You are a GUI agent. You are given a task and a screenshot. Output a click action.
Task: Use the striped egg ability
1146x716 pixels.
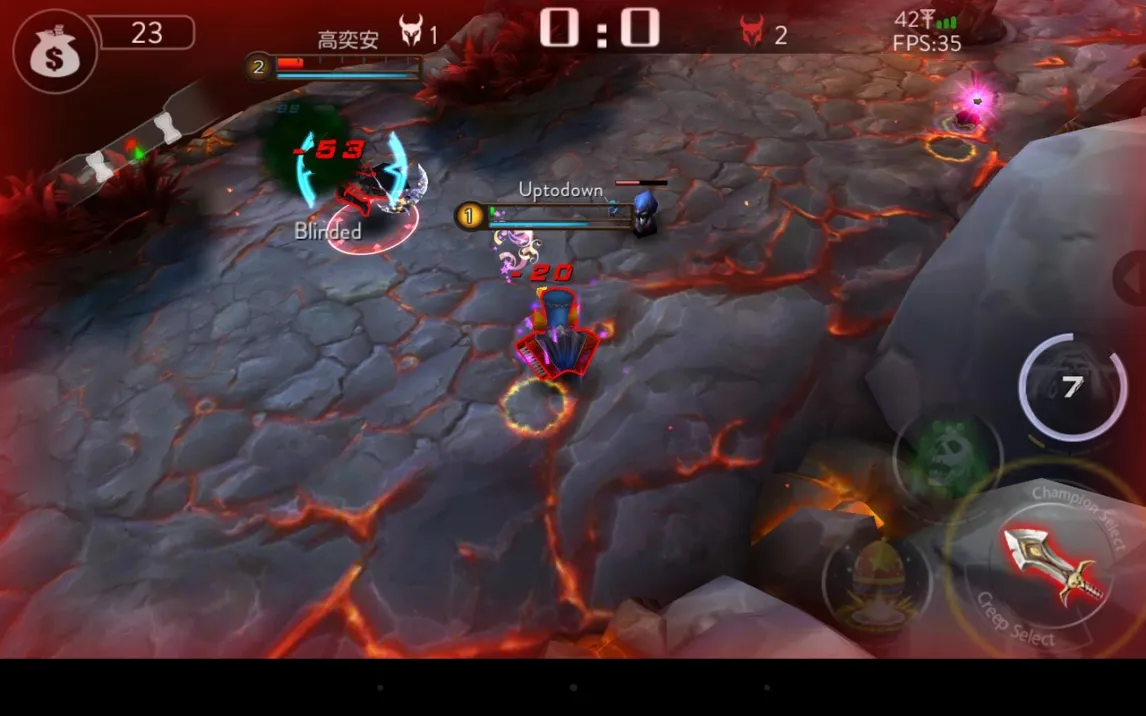click(x=876, y=582)
